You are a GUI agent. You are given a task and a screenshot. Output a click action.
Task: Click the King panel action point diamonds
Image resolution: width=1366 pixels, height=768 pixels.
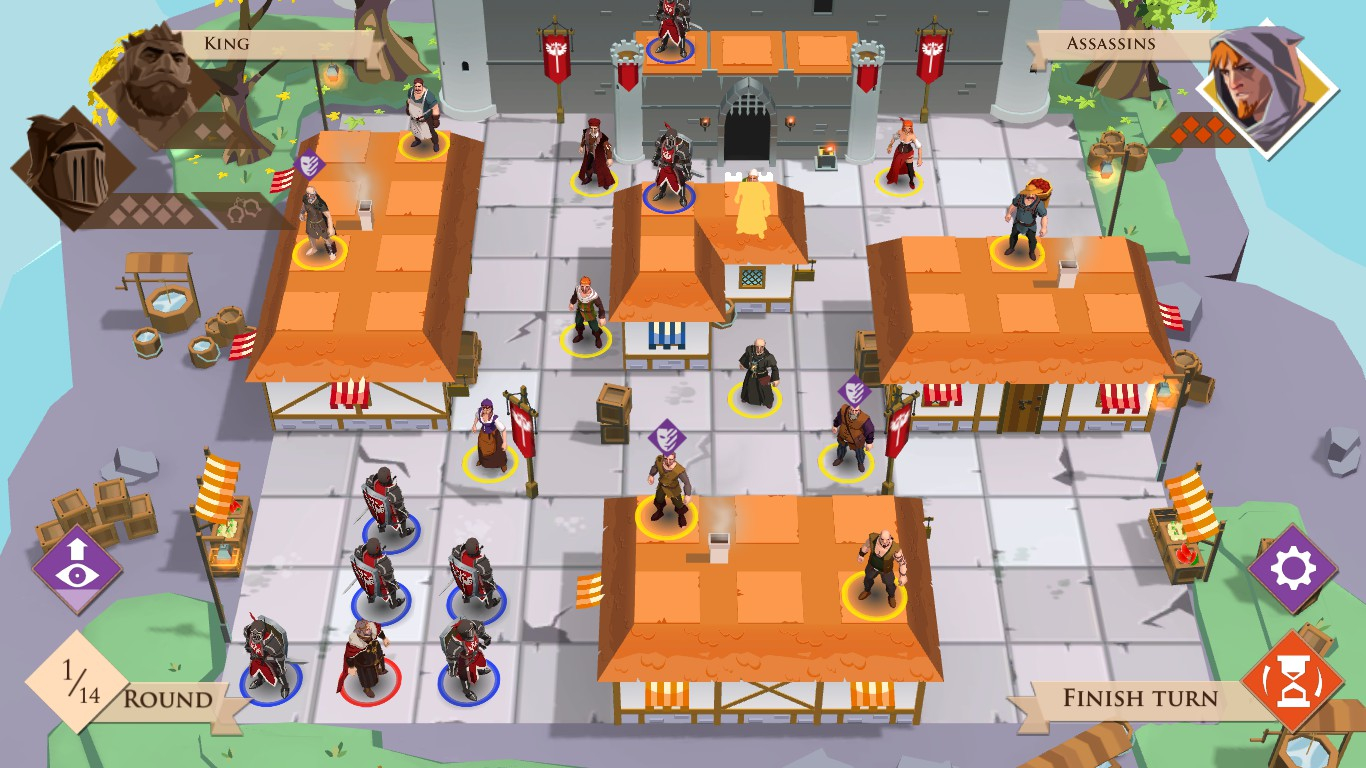(x=150, y=210)
